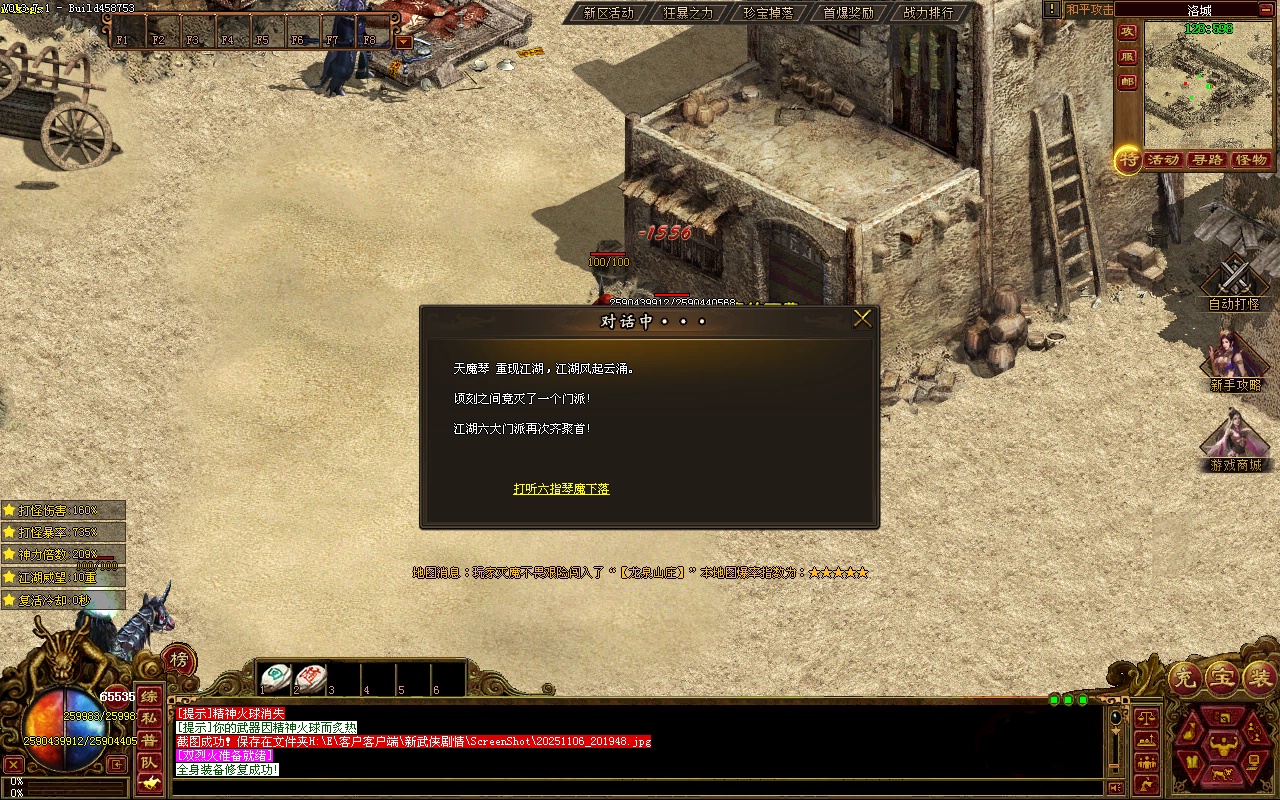View the 战力排行 ranking
The width and height of the screenshot is (1280, 800).
pyautogui.click(x=928, y=13)
